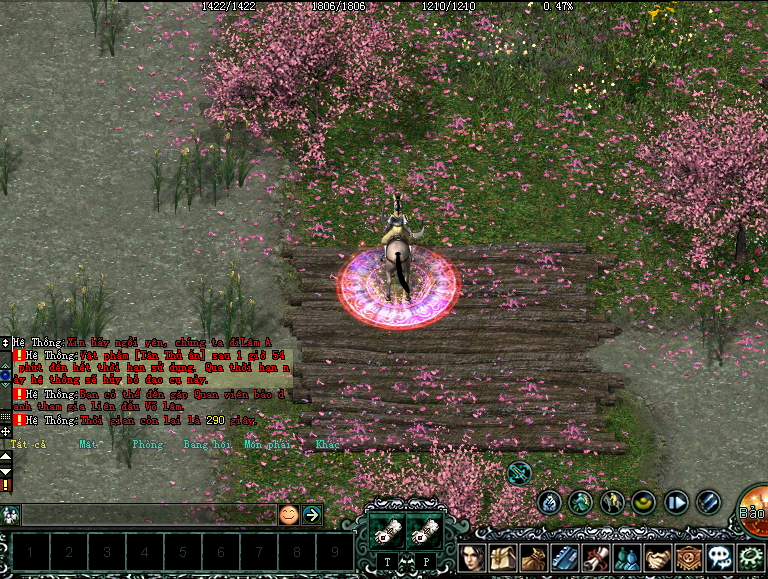Open the character portrait menu icon

click(x=474, y=557)
